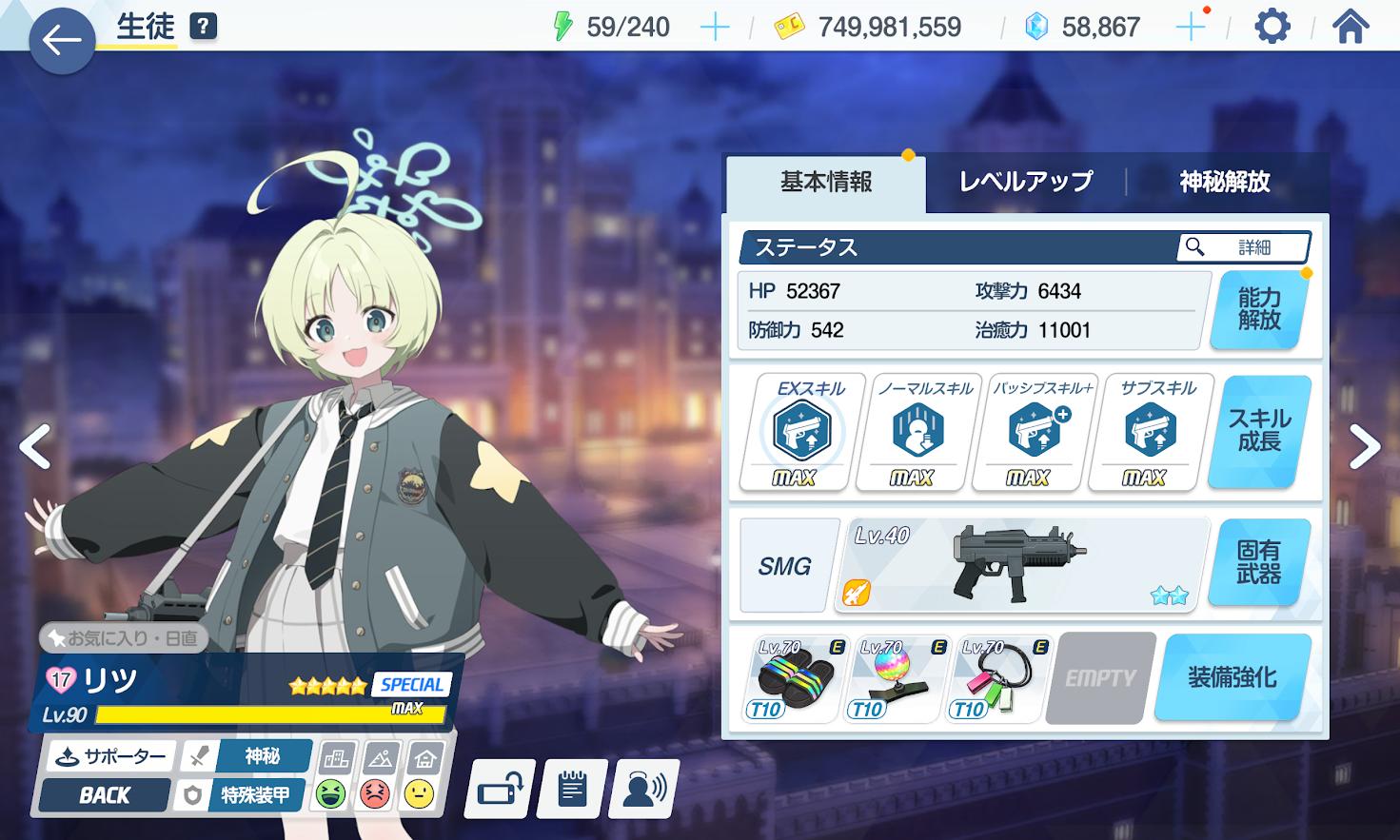Open settings with the gear icon
This screenshot has width=1400, height=840.
click(x=1272, y=27)
